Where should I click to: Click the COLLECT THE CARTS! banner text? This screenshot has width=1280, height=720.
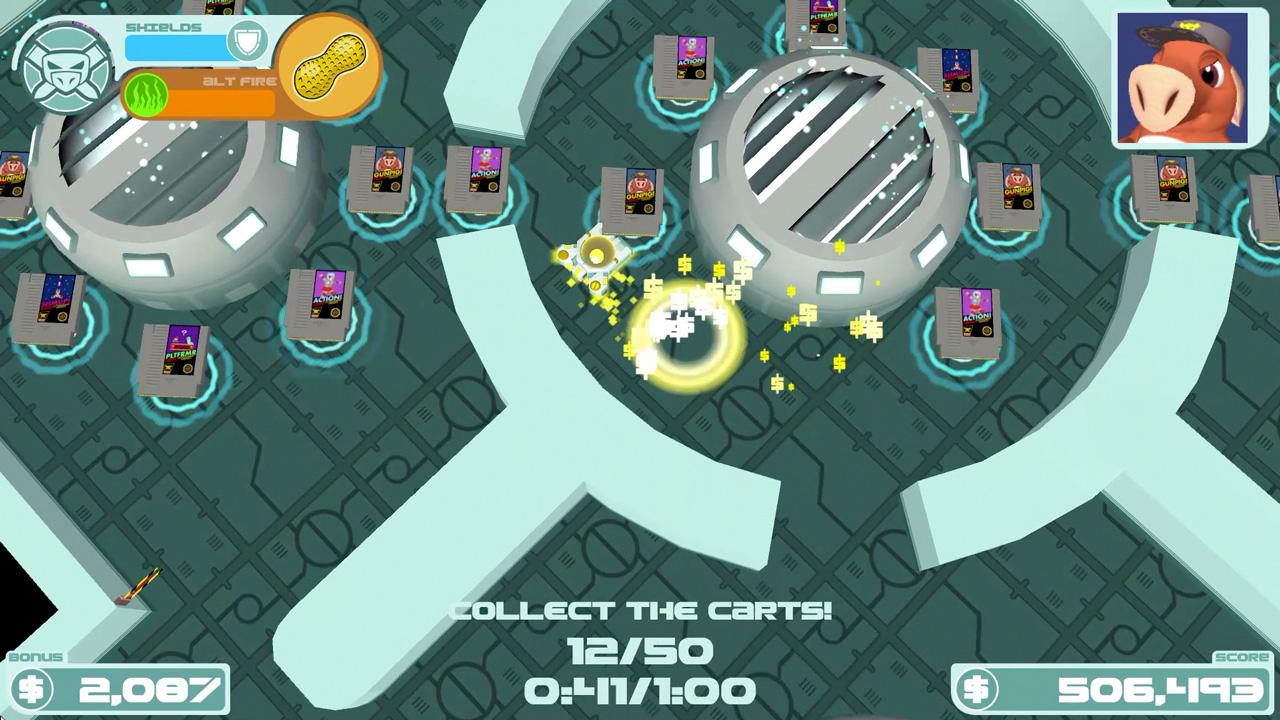point(640,610)
